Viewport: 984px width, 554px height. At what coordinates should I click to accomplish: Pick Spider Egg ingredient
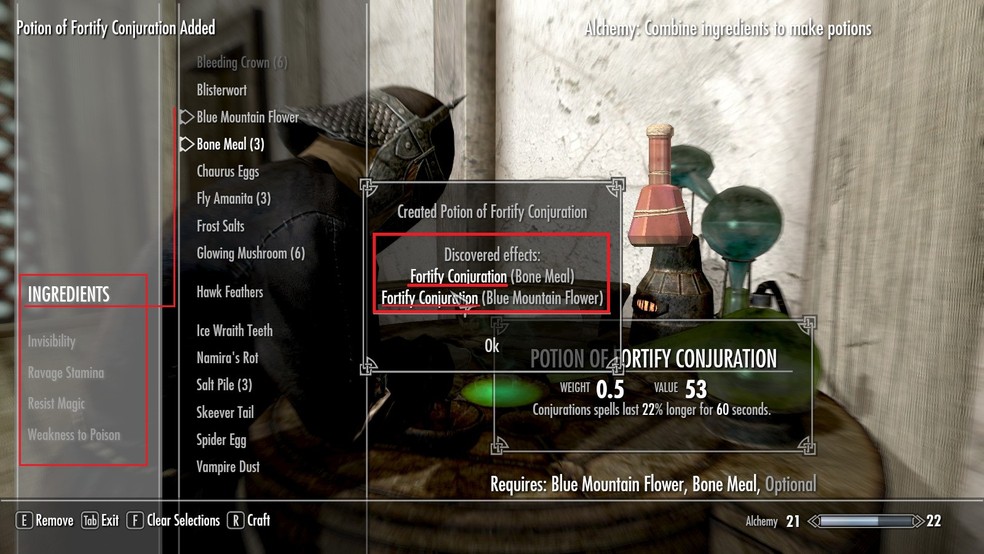click(x=221, y=439)
